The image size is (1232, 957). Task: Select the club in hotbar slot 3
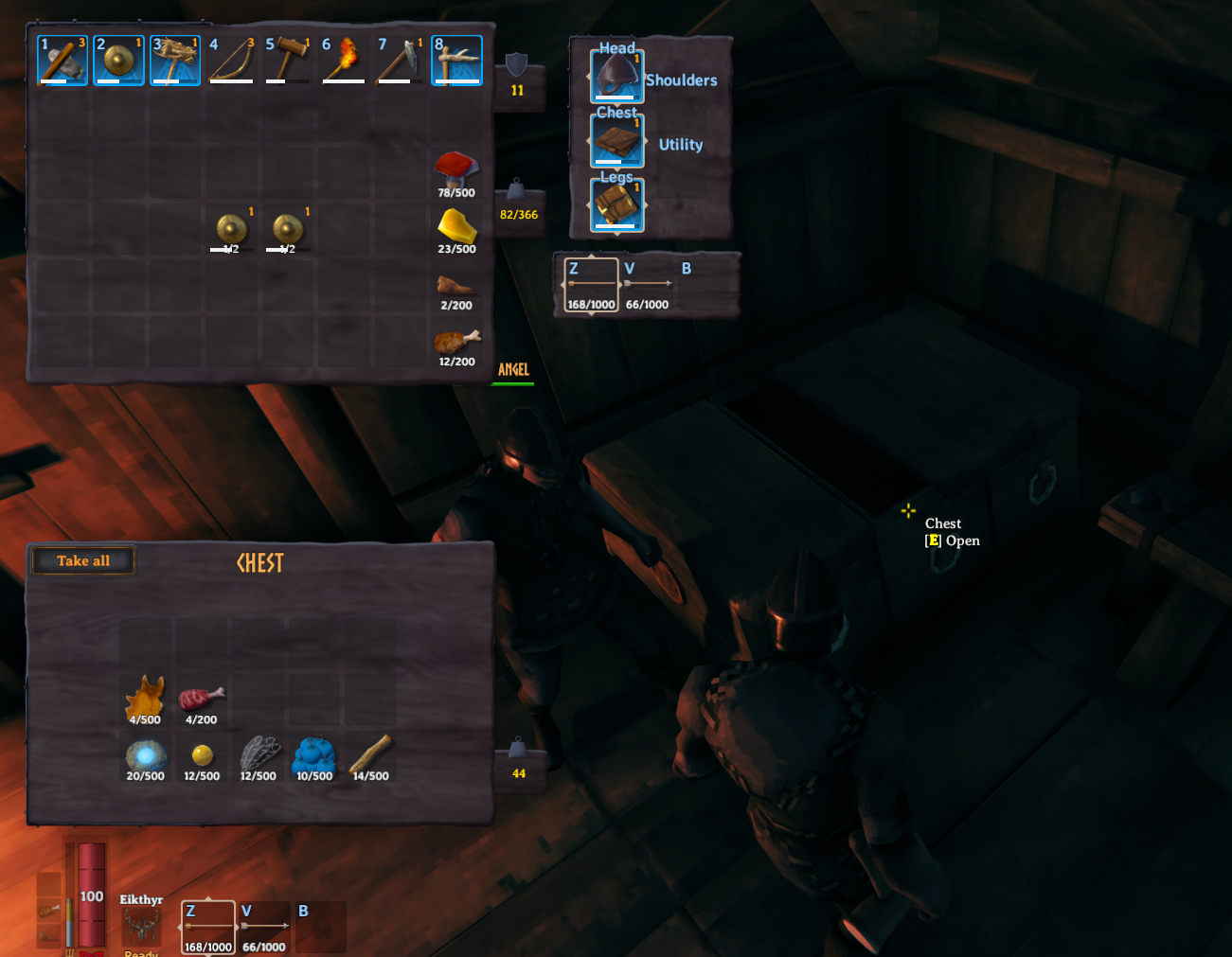(x=174, y=59)
